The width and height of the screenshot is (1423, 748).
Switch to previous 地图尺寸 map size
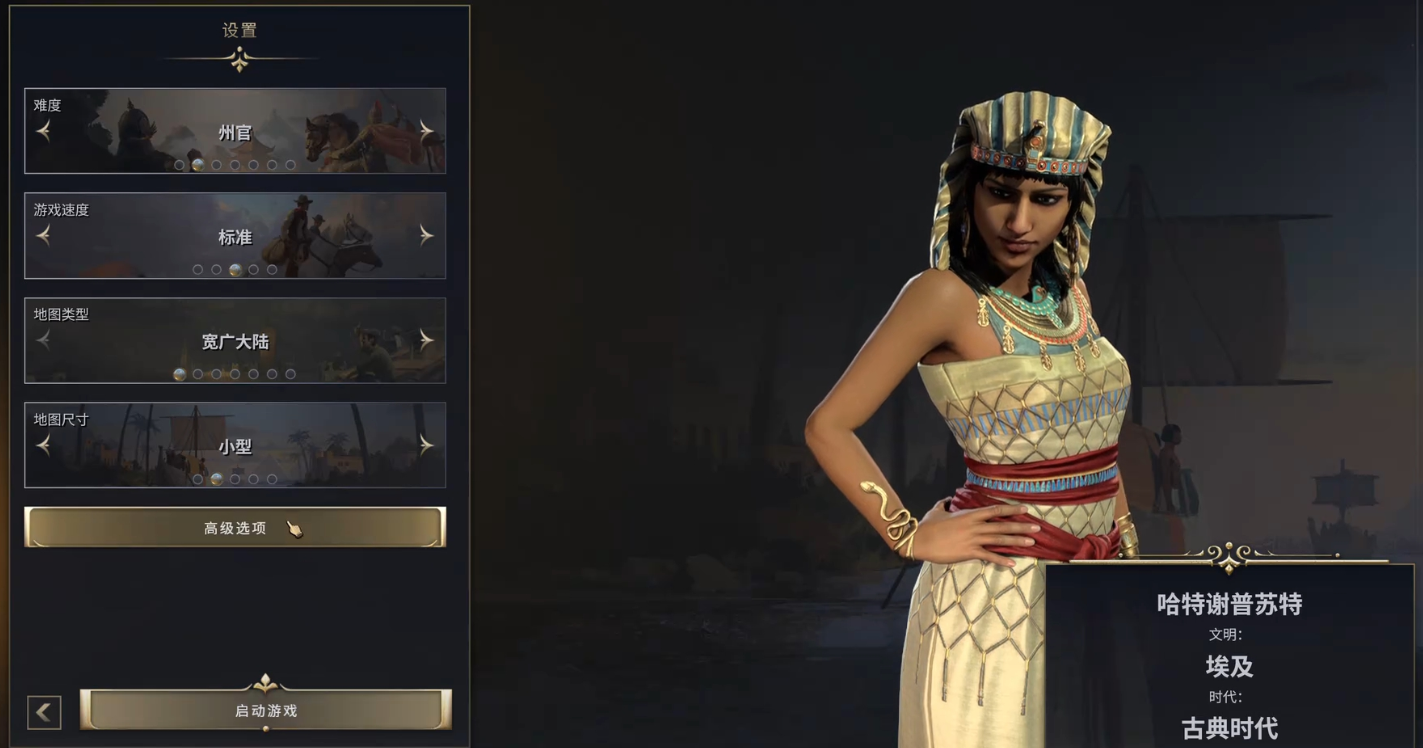click(x=43, y=445)
